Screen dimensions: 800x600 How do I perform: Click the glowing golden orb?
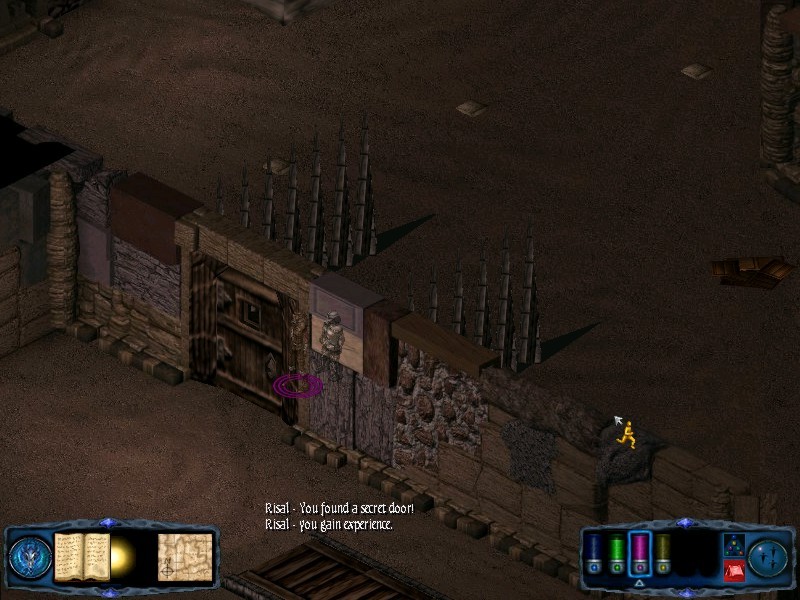(x=124, y=555)
